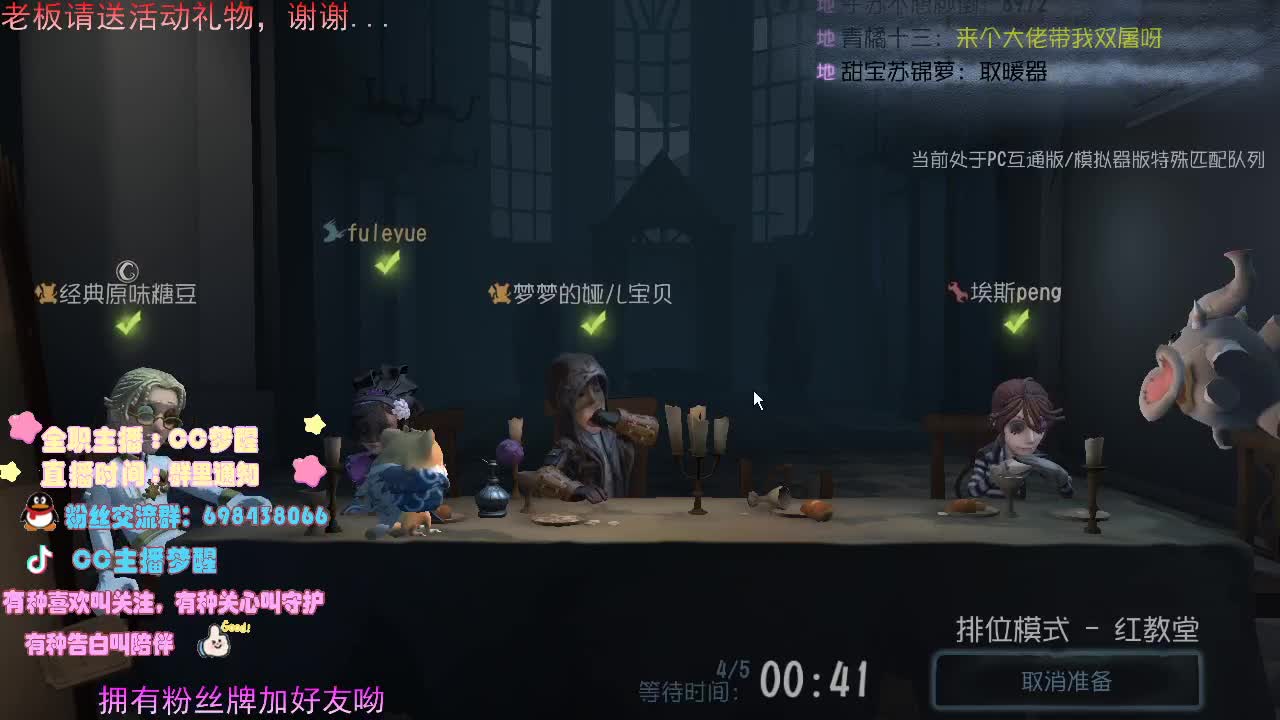Click the red hunter icon beside 埃斯peng
Image resolution: width=1280 pixels, height=720 pixels.
click(957, 292)
